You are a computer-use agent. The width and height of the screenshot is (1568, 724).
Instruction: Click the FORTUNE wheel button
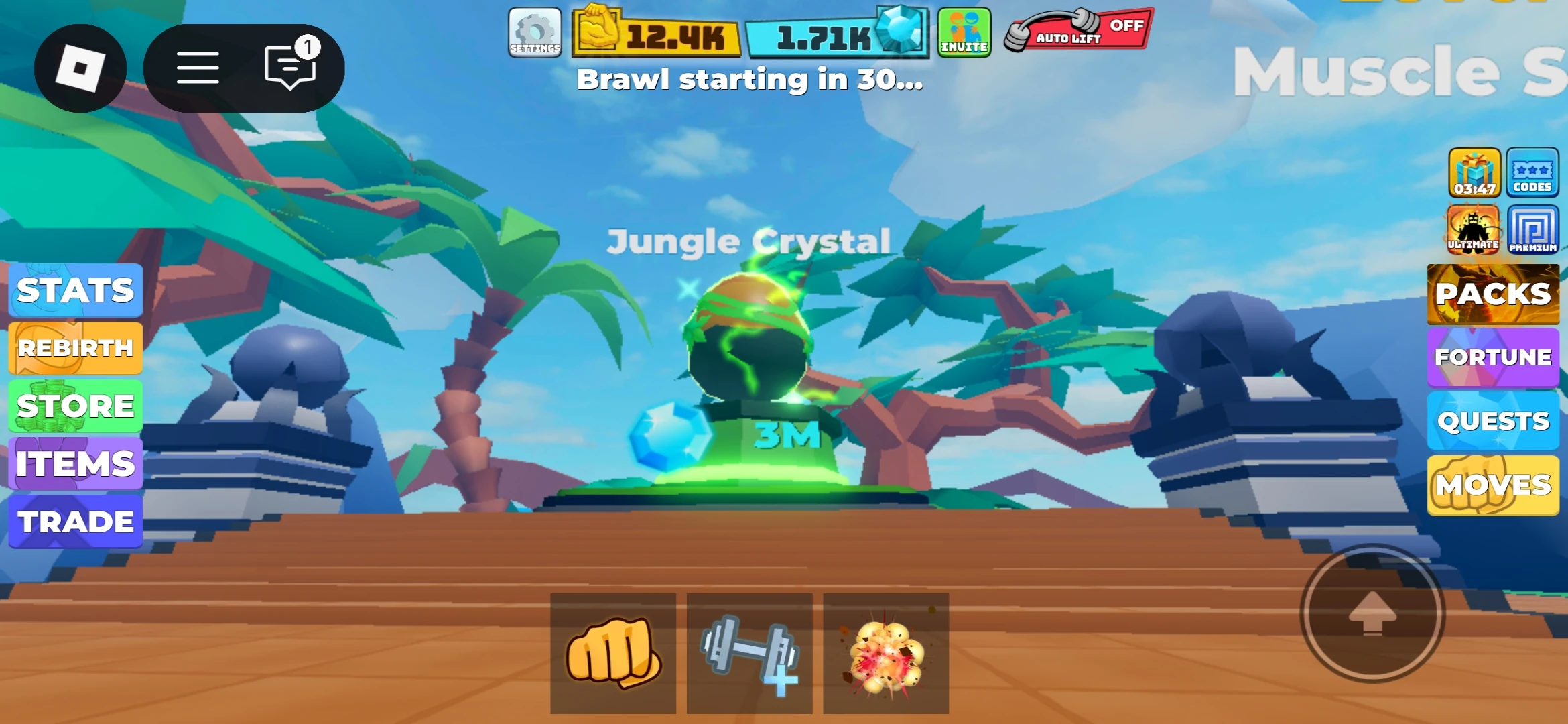point(1493,357)
